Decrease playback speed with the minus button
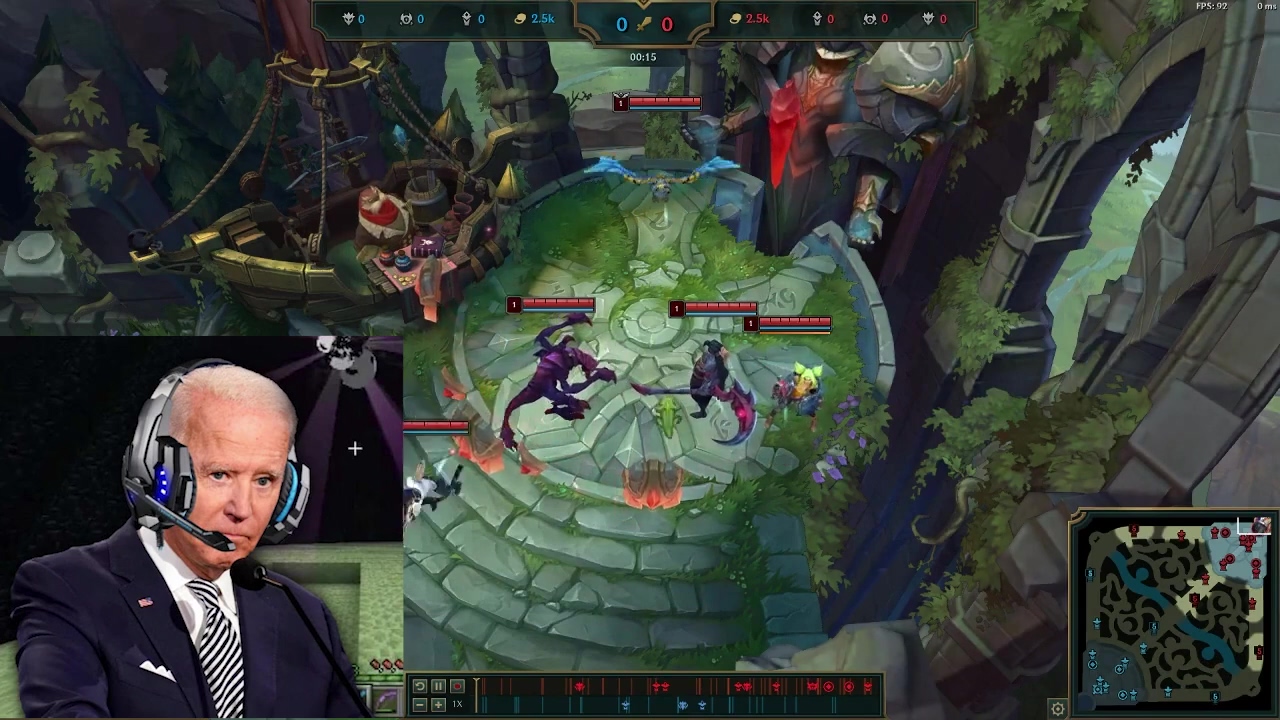The image size is (1280, 720). (x=419, y=706)
